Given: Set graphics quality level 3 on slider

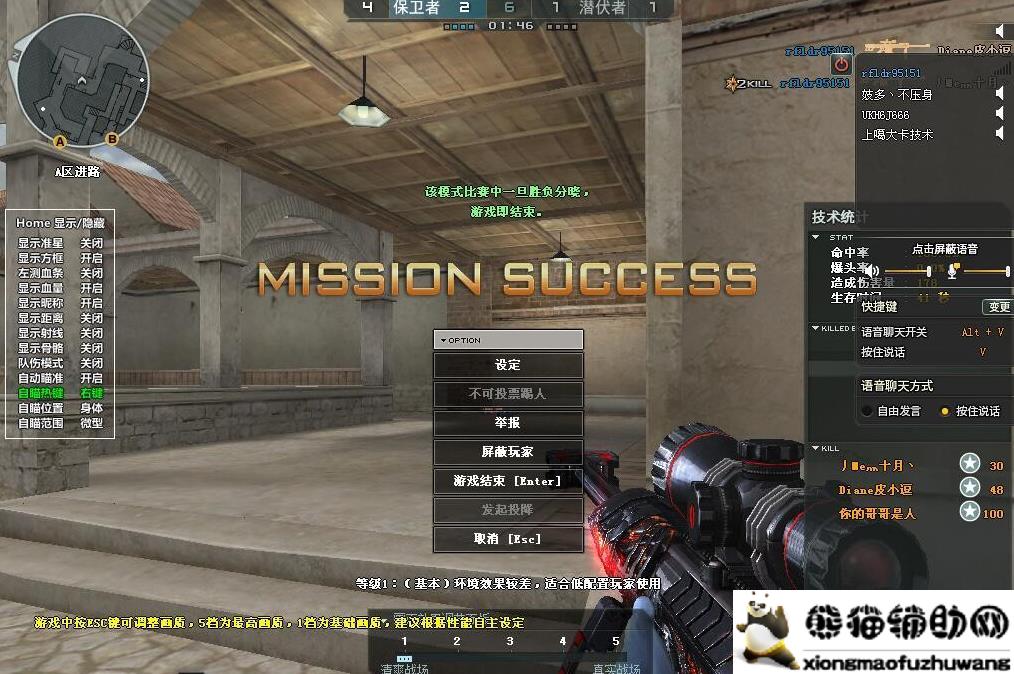Looking at the screenshot, I should (x=510, y=642).
